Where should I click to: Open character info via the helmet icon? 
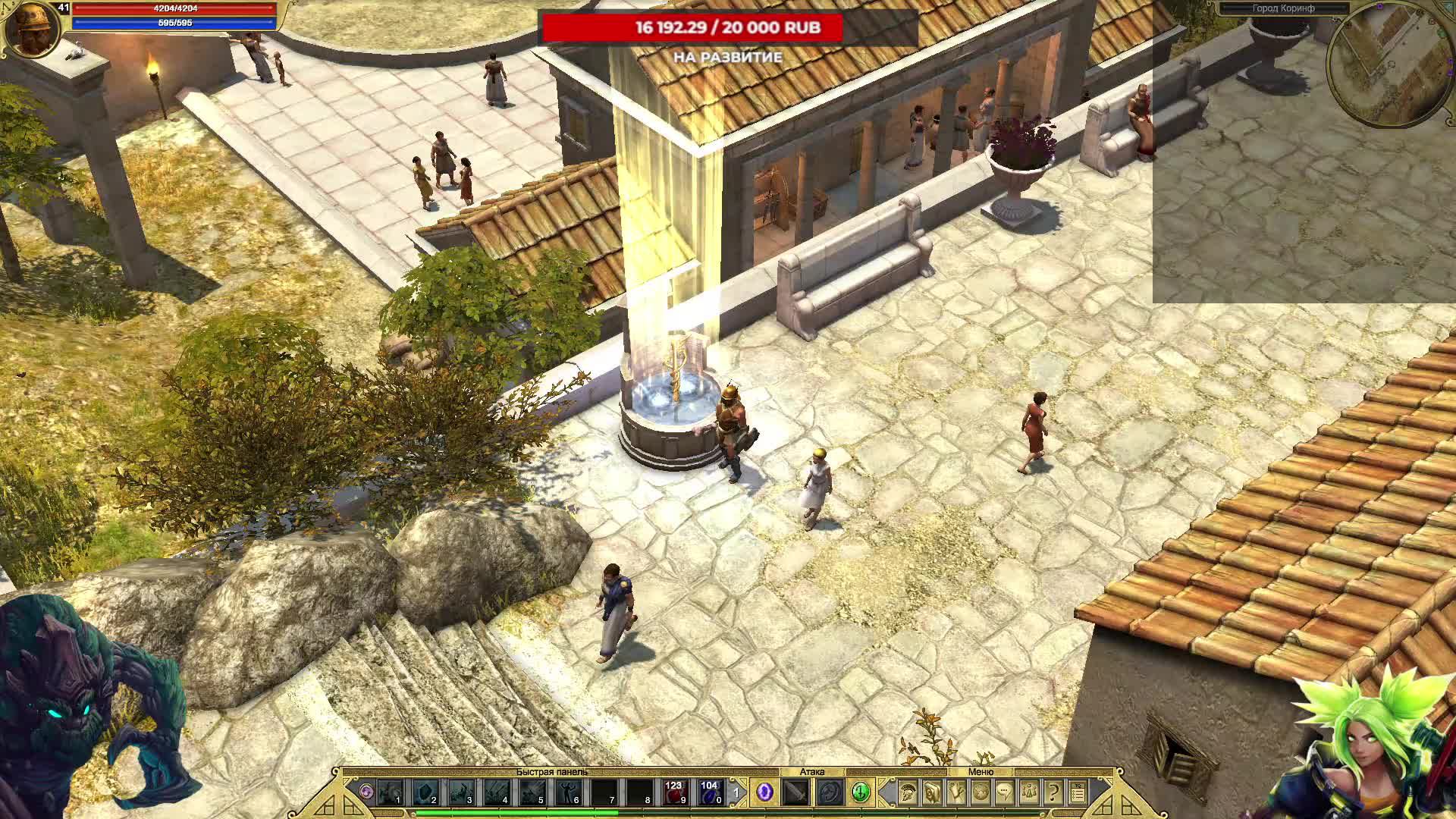coord(907,791)
